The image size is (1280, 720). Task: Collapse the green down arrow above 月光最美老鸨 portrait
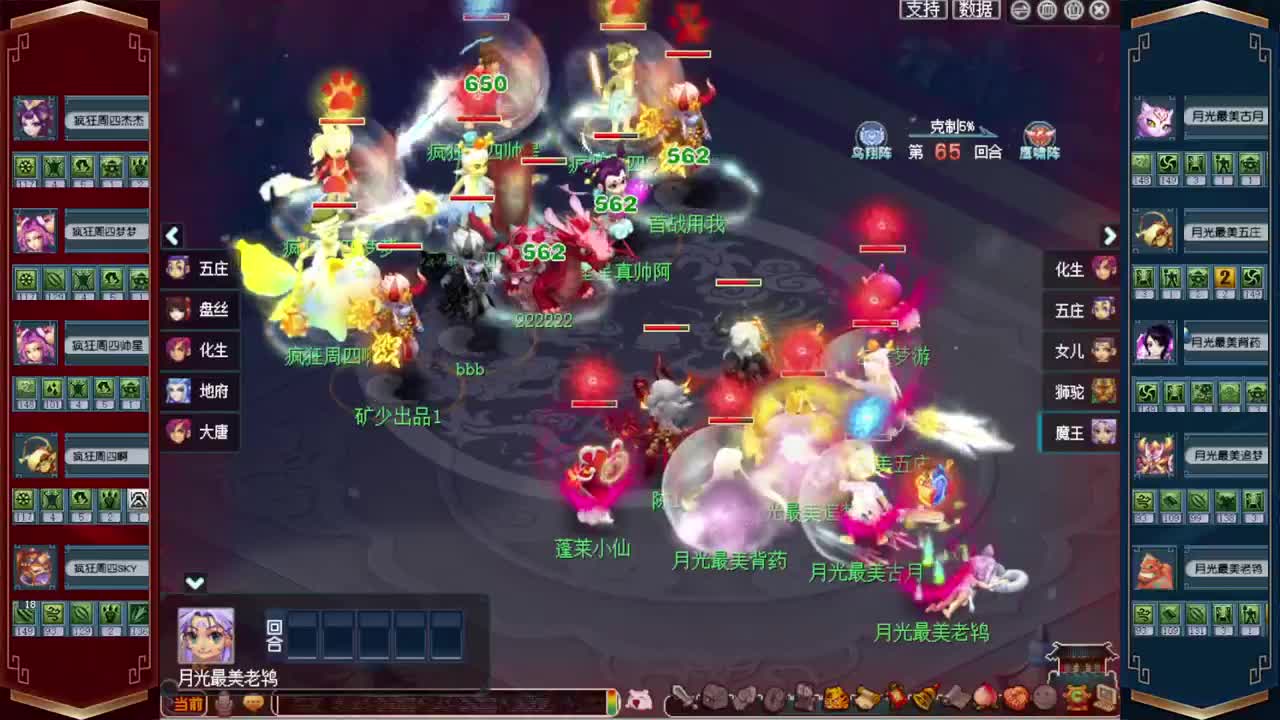point(193,582)
